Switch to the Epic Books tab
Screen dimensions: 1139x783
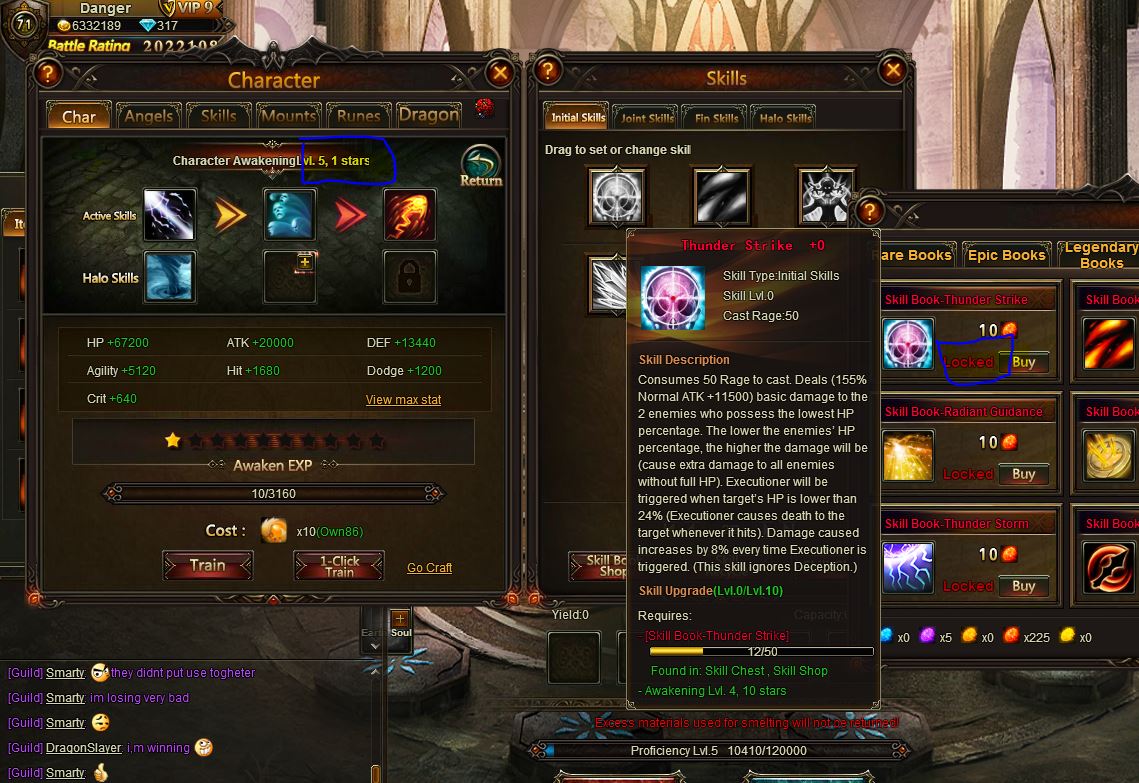point(1006,255)
